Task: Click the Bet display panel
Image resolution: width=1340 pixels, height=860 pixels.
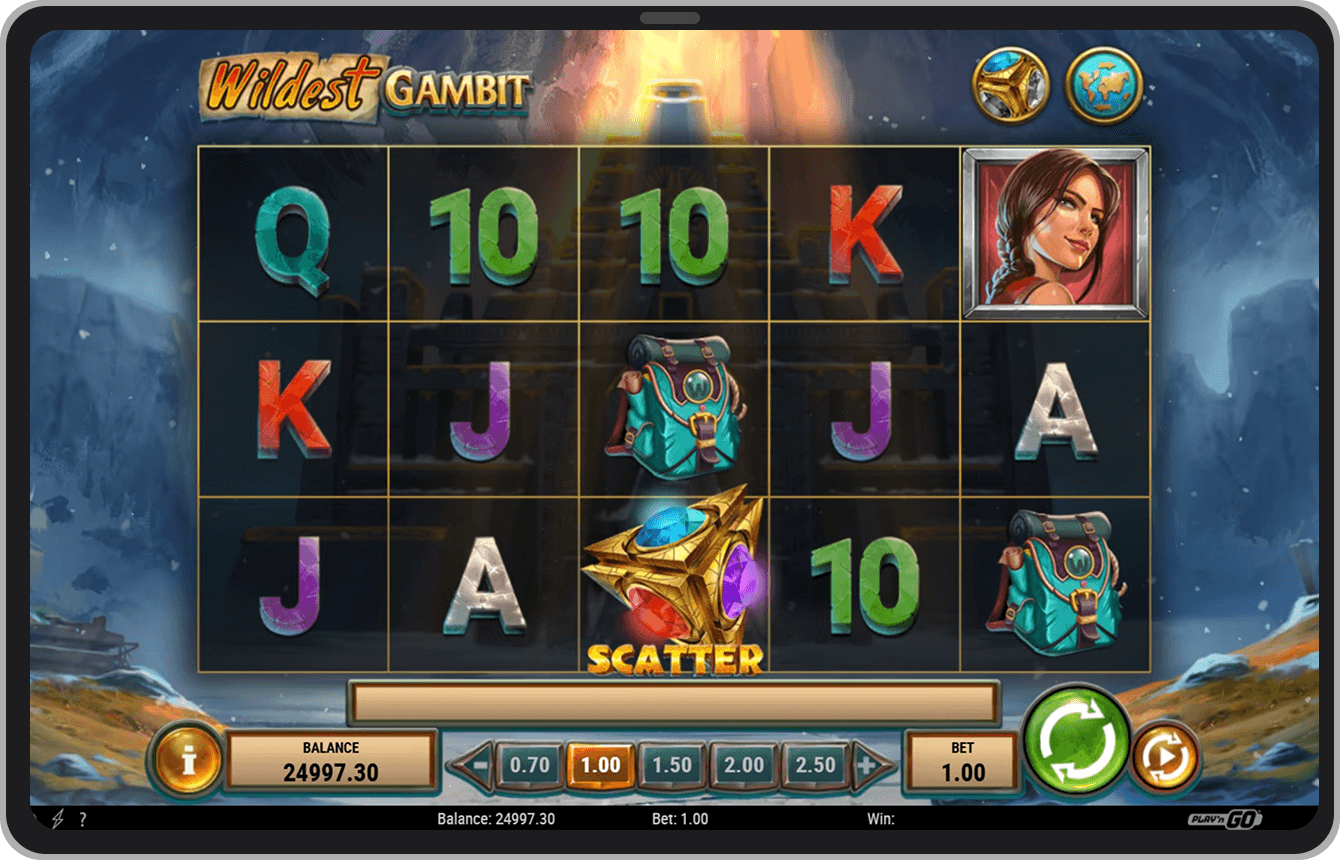Action: point(961,760)
